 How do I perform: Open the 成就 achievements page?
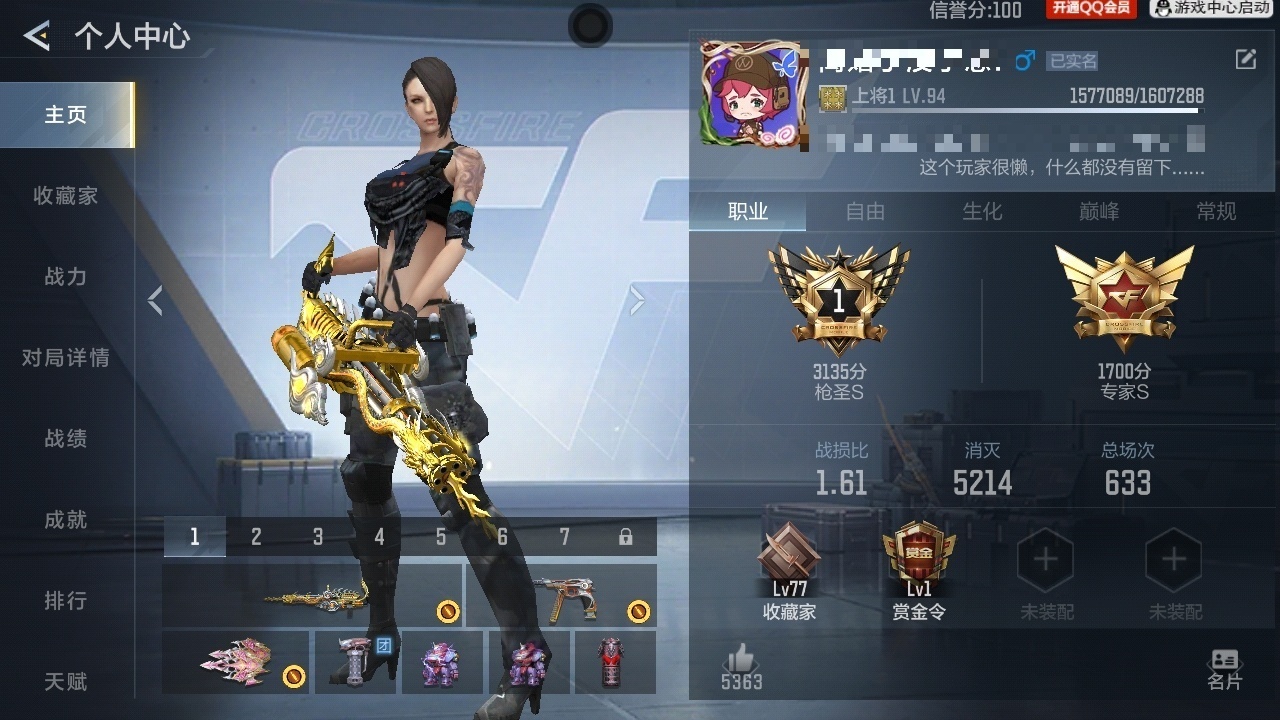coord(66,520)
